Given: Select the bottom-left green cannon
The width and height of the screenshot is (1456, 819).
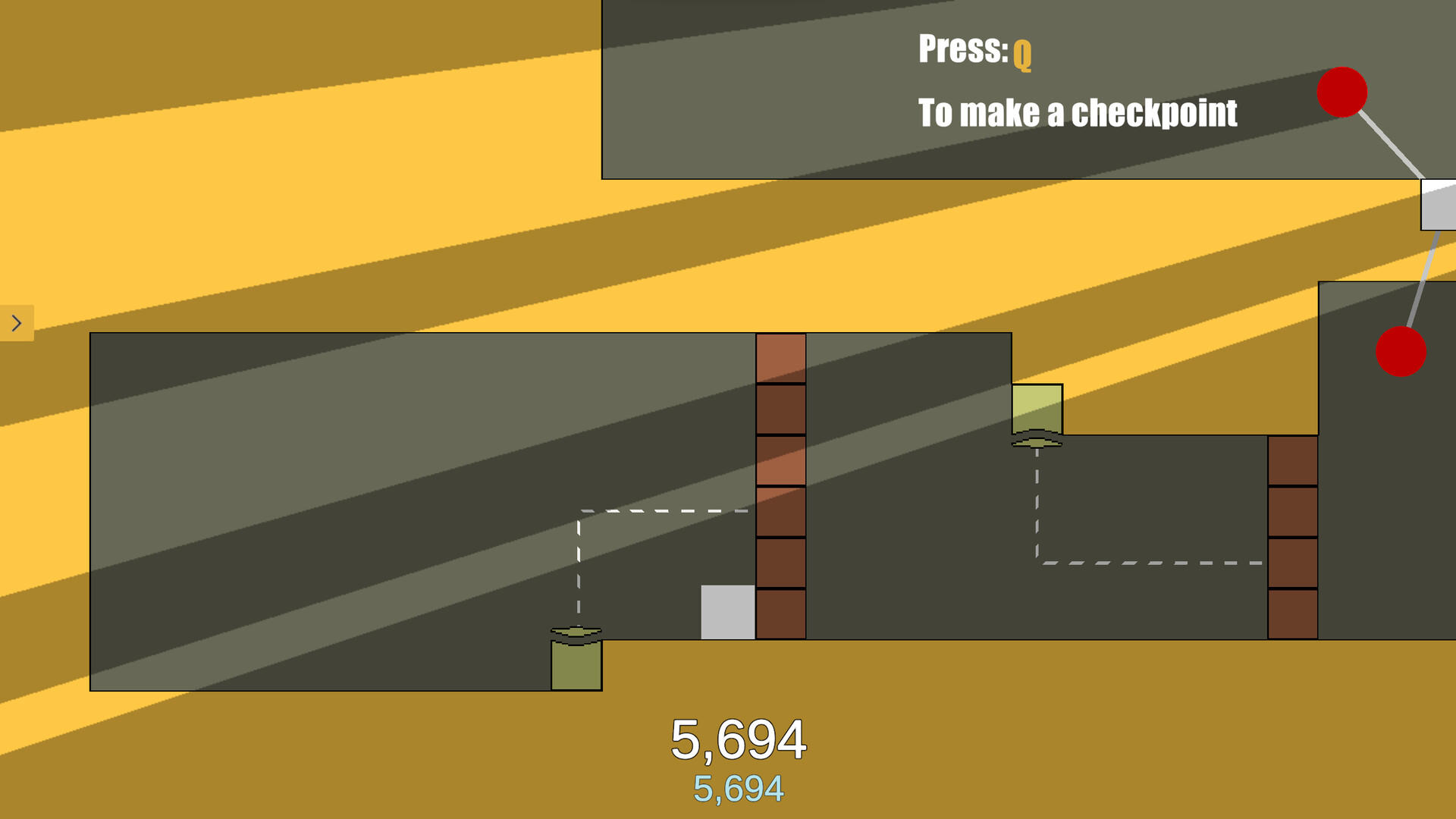Looking at the screenshot, I should point(576,664).
